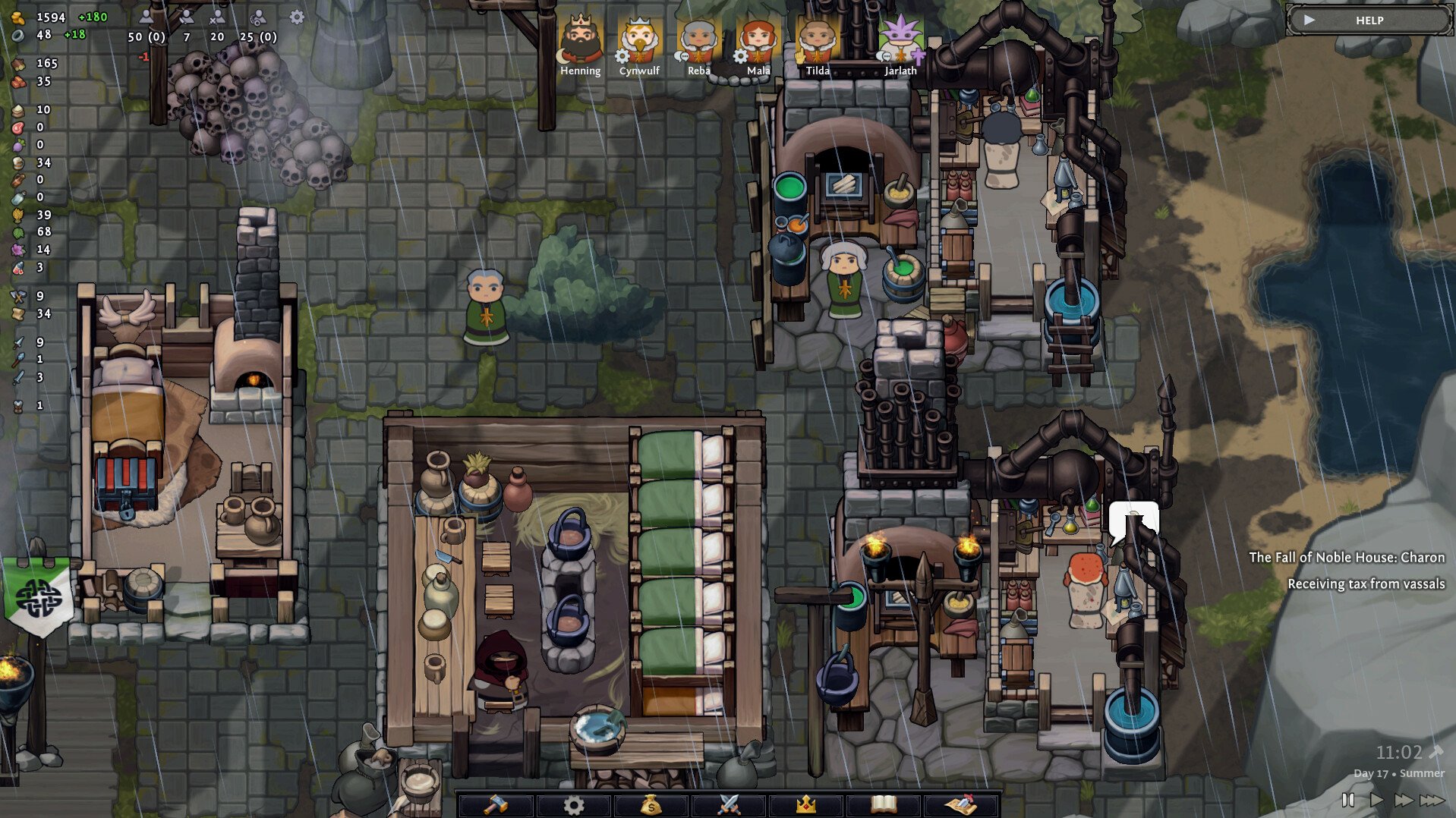Image resolution: width=1456 pixels, height=818 pixels.
Task: Set fastest speed with the triple arrow
Action: point(1433,799)
